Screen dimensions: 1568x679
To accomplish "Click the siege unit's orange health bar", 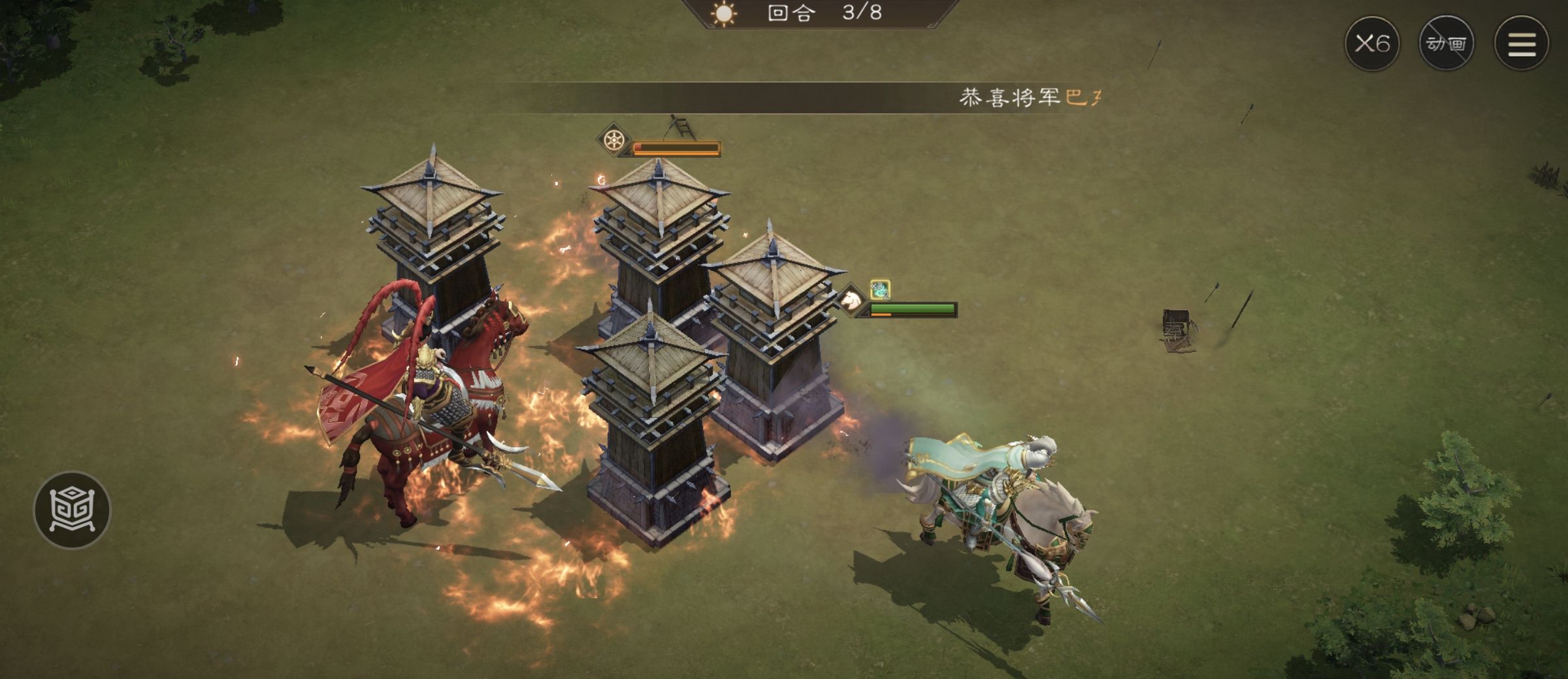I will point(676,148).
